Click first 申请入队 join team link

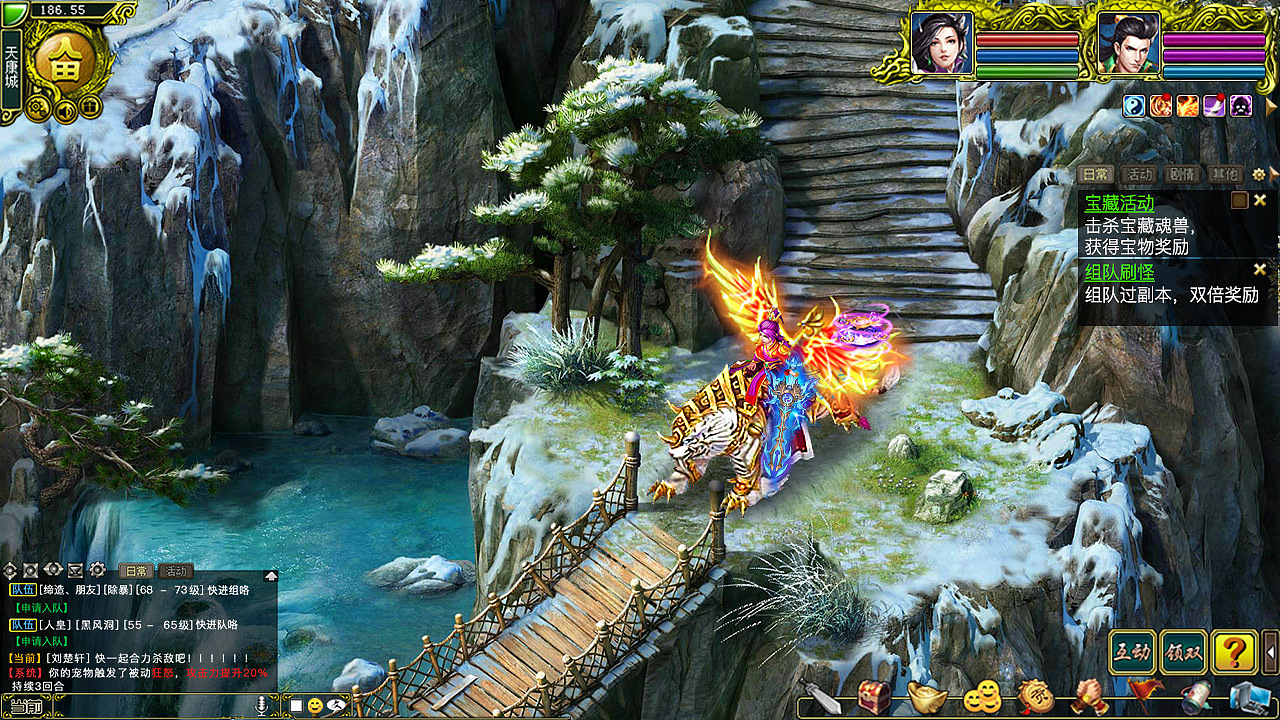tap(41, 607)
